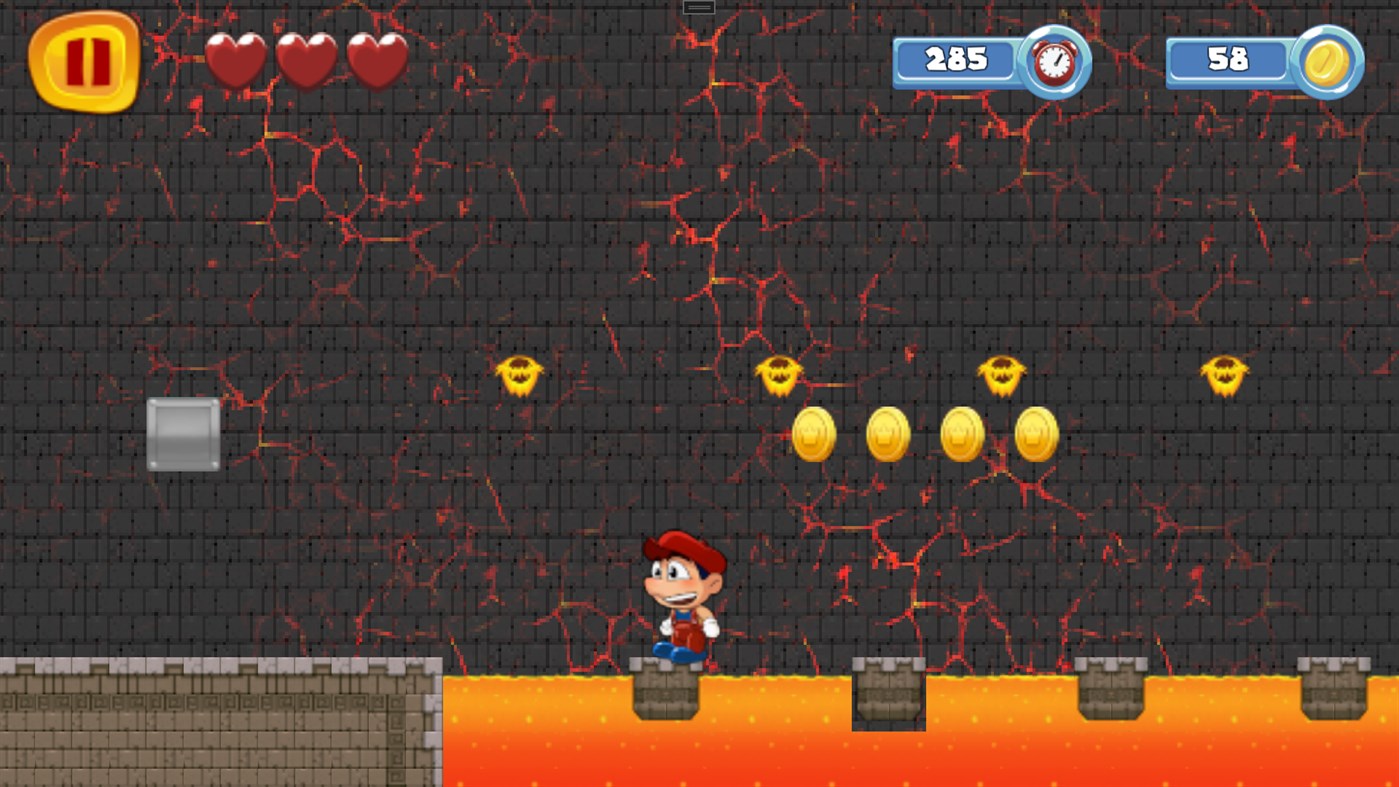Click the stone brick ledge on the left
Screen dimensions: 1399x787
coord(220,720)
